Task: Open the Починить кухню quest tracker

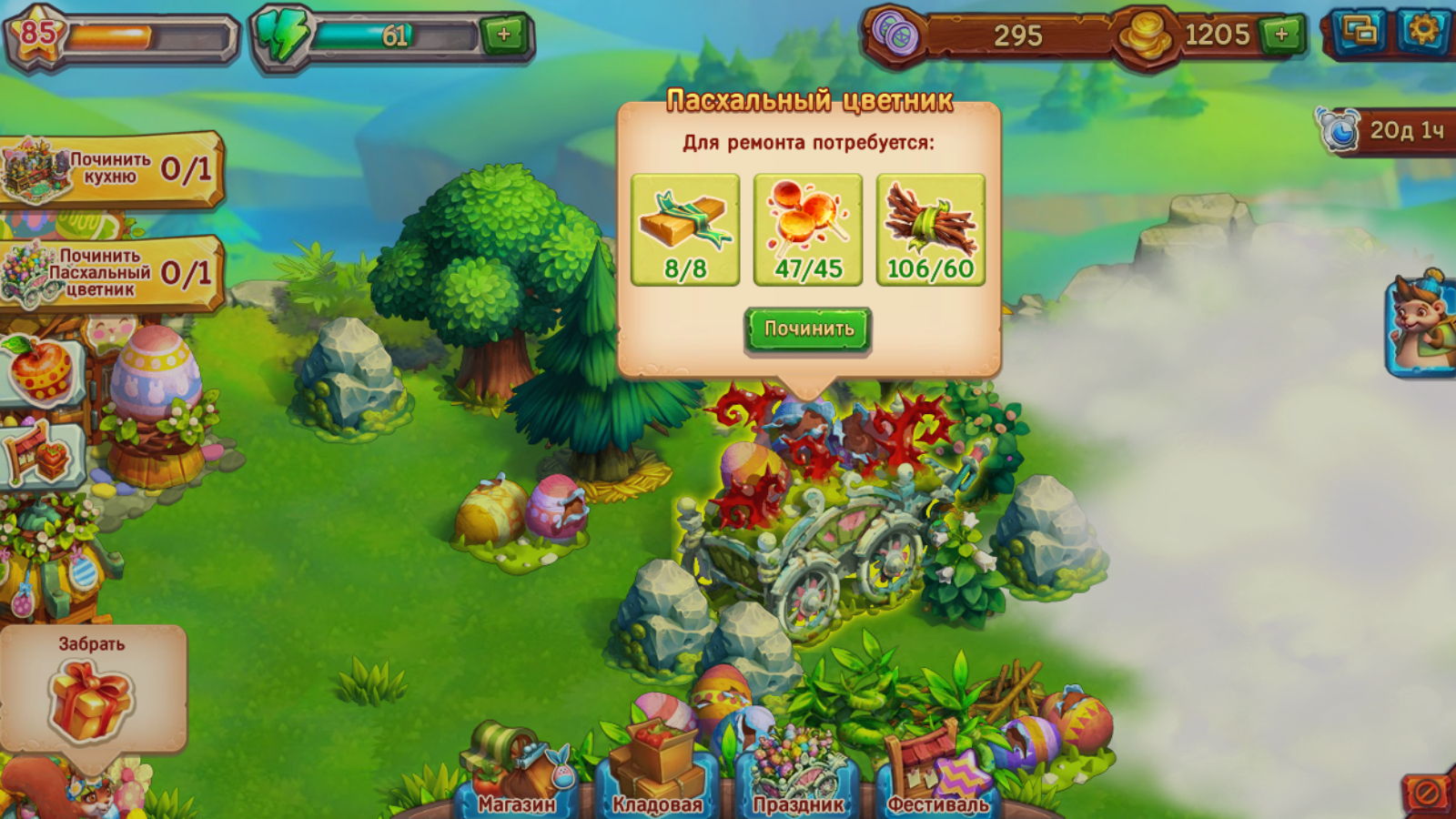Action: tap(109, 169)
